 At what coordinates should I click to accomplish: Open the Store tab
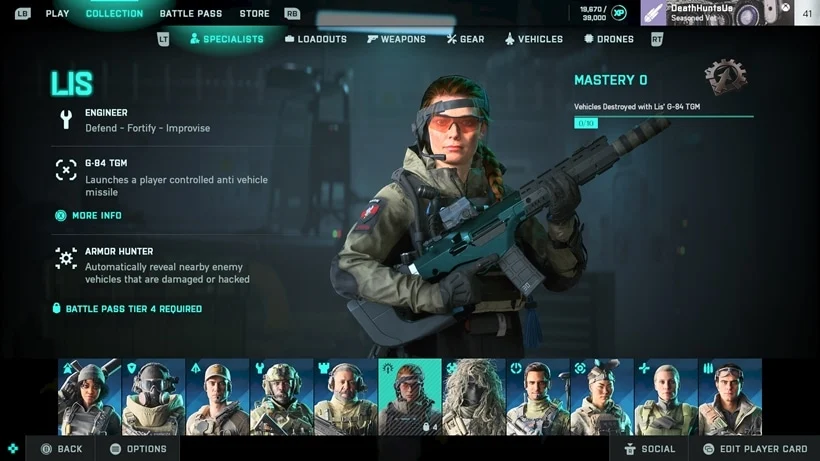point(254,14)
